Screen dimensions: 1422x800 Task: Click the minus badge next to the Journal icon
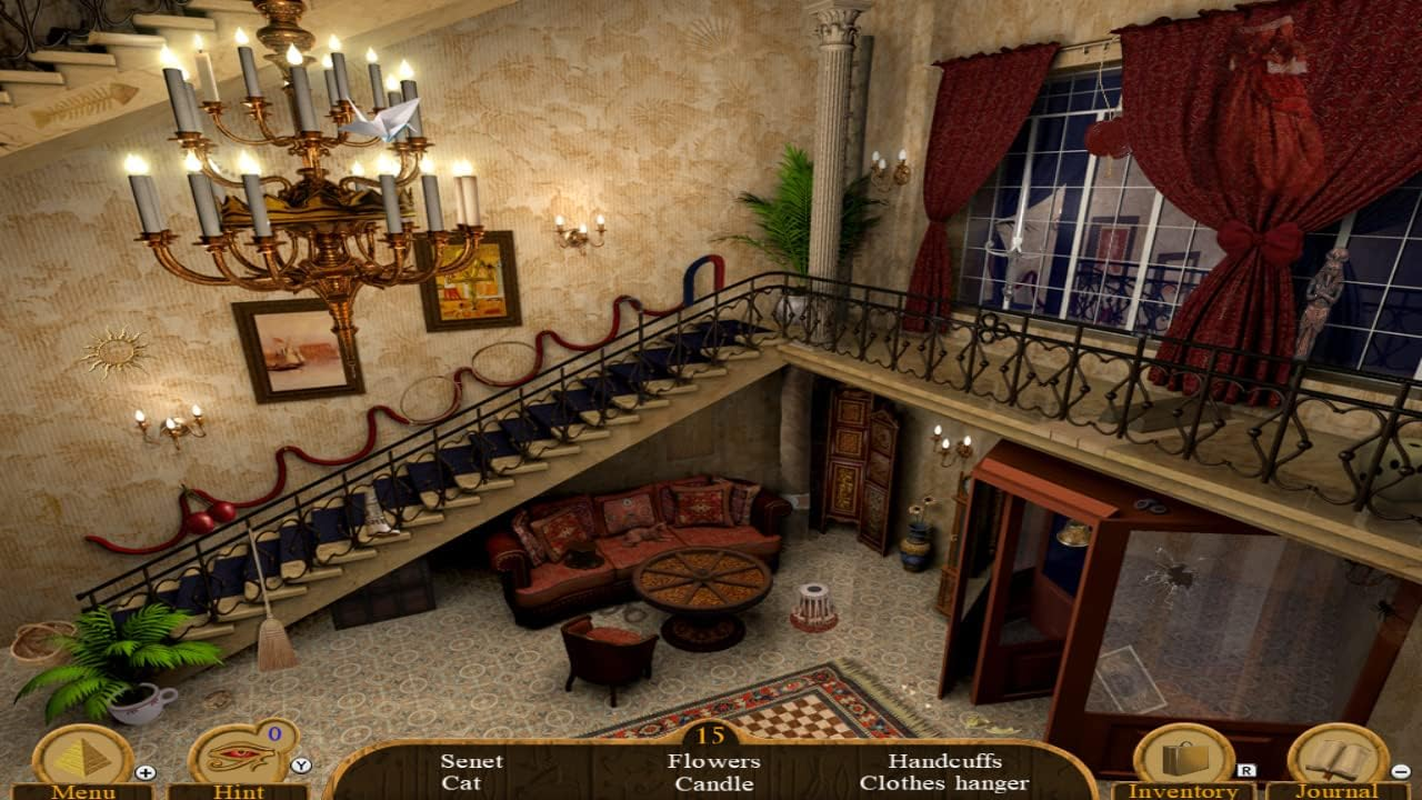point(1400,772)
